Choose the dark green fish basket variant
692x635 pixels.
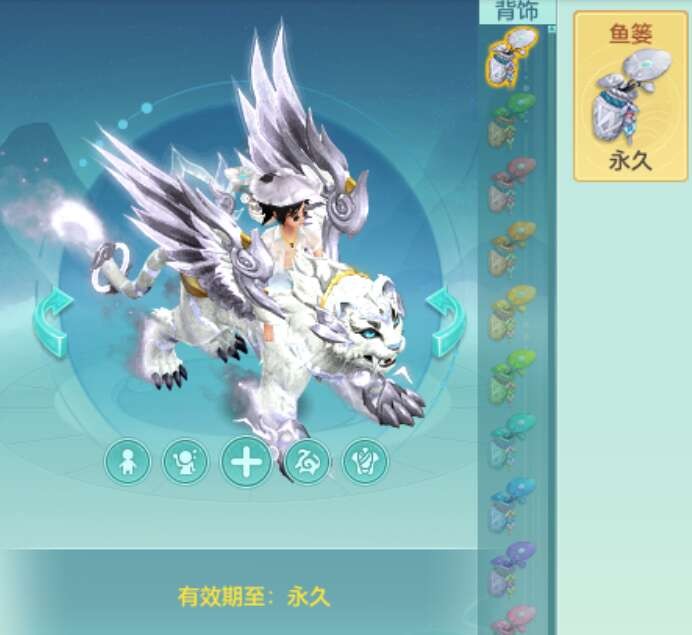[512, 120]
